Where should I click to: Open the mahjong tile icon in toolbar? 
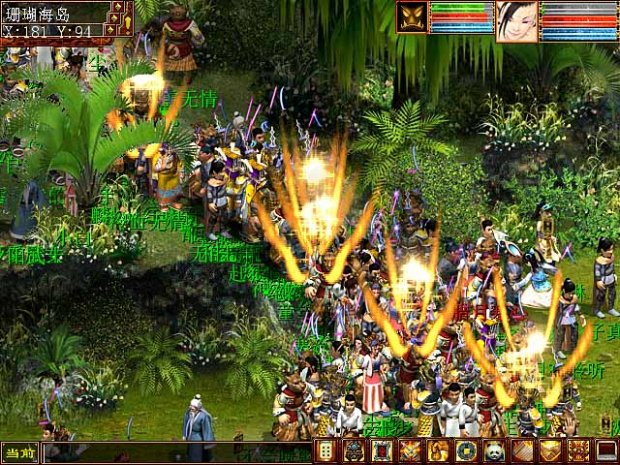(326, 451)
